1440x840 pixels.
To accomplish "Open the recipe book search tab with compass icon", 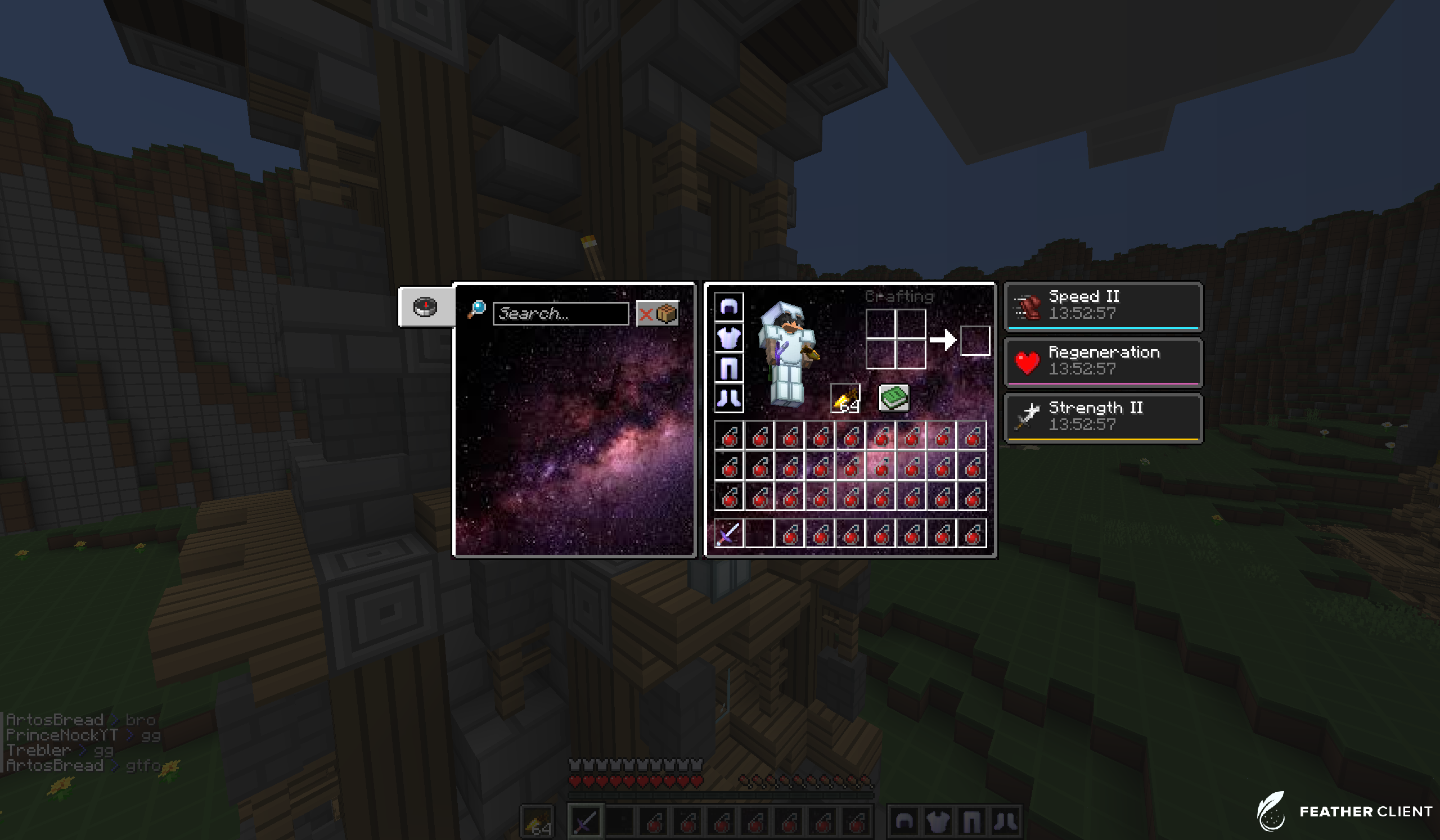I will coord(425,306).
